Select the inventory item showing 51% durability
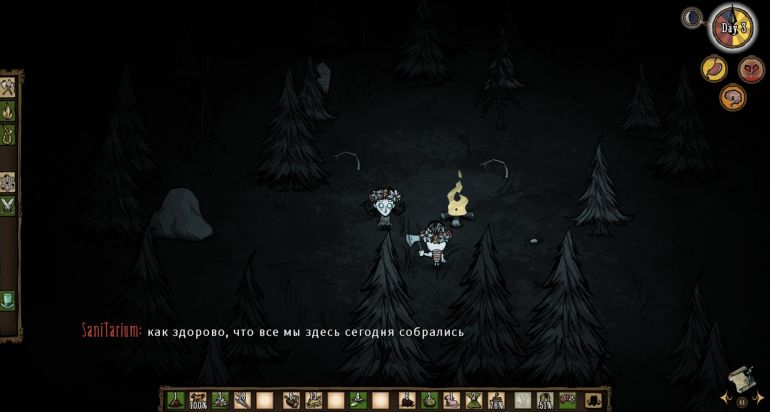 click(545, 400)
